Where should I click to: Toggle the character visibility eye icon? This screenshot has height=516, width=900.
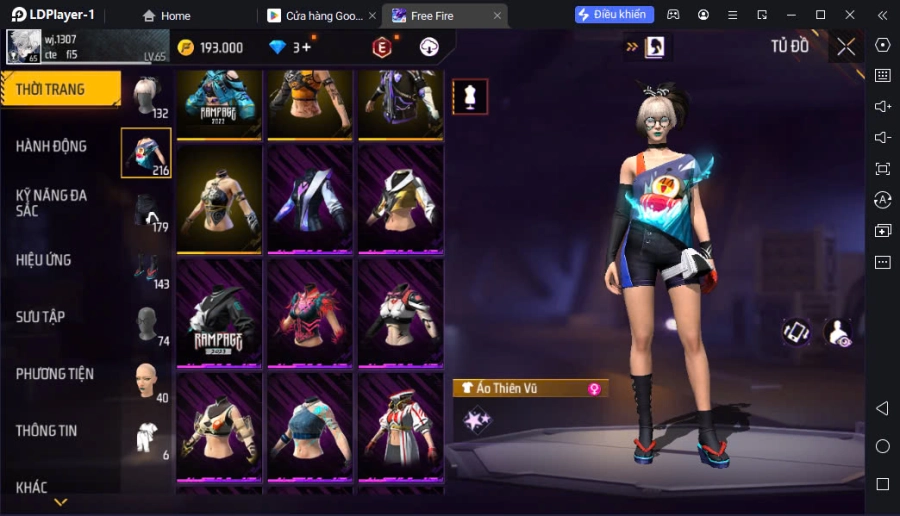pos(837,333)
